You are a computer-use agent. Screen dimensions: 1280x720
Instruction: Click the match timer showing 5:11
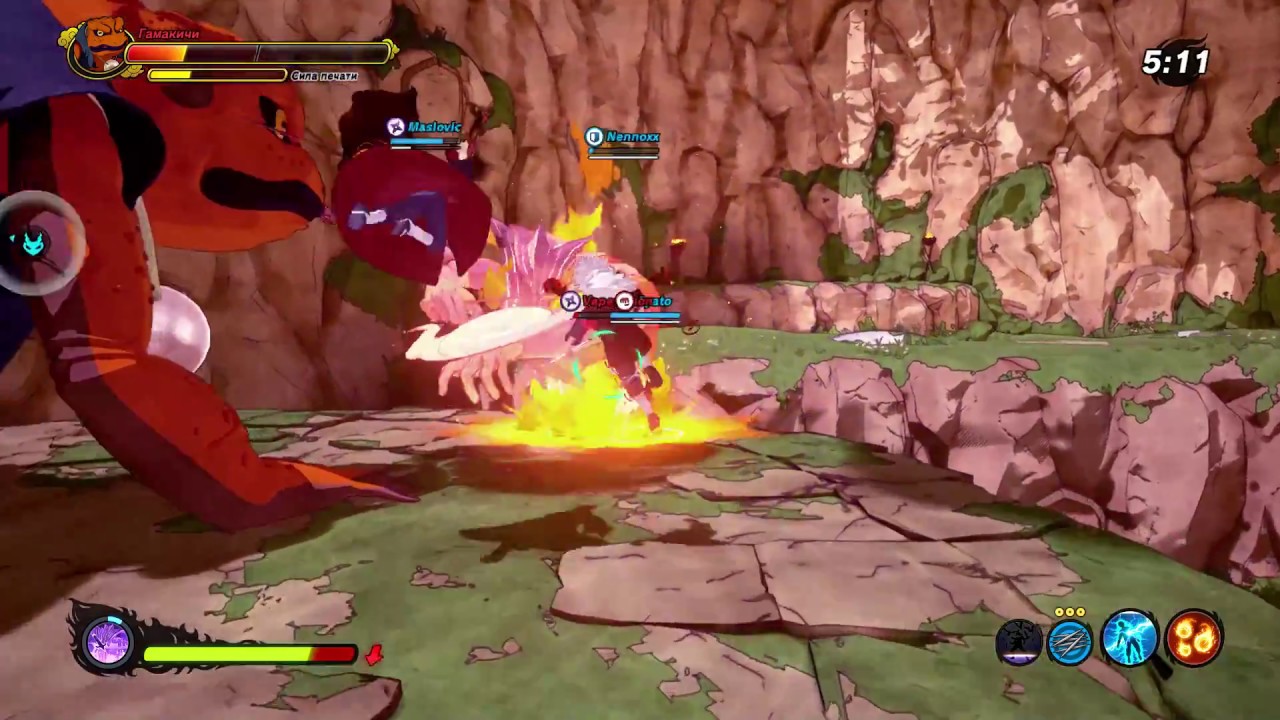pos(1176,62)
